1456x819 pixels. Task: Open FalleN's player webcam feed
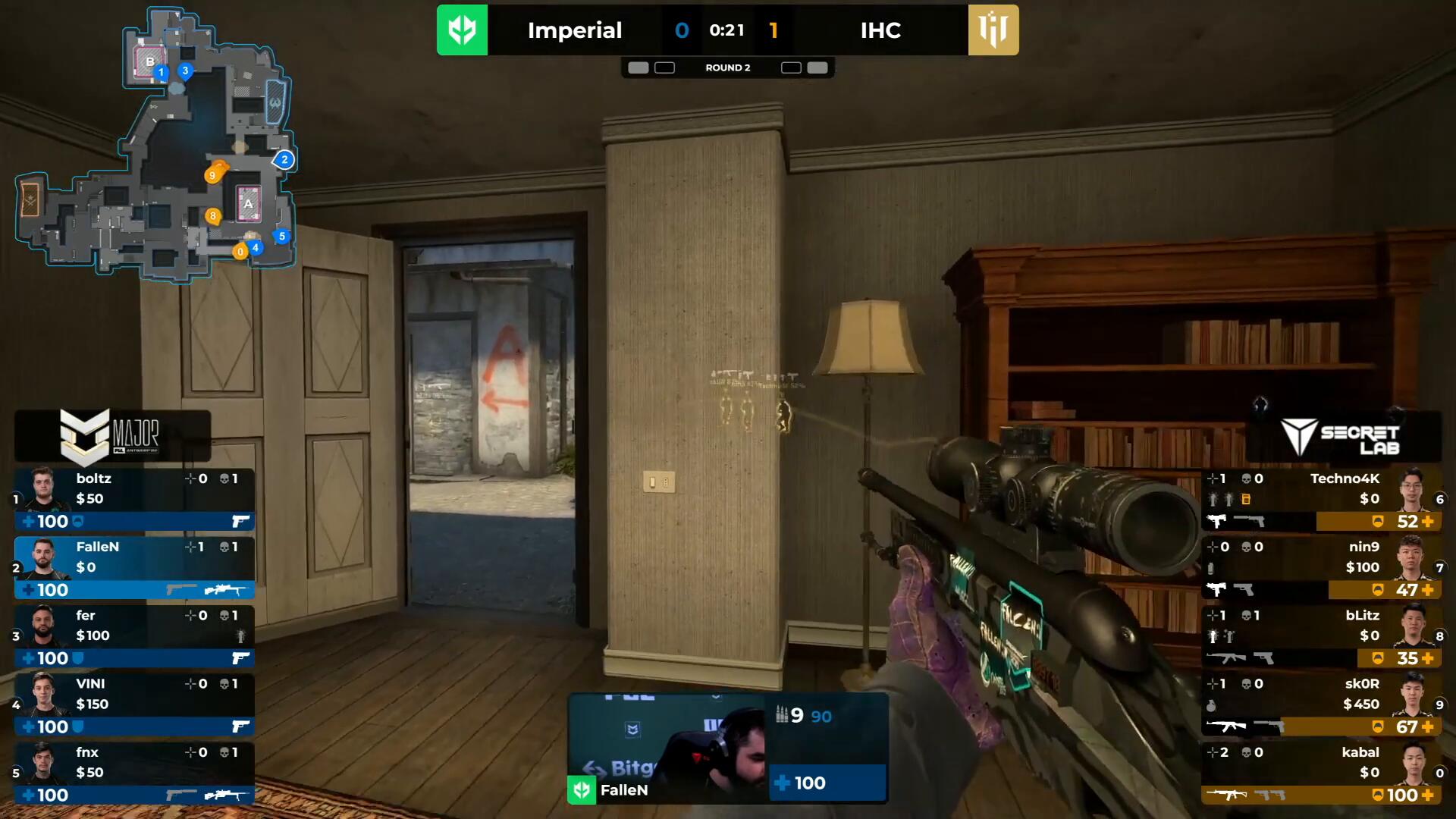click(667, 747)
